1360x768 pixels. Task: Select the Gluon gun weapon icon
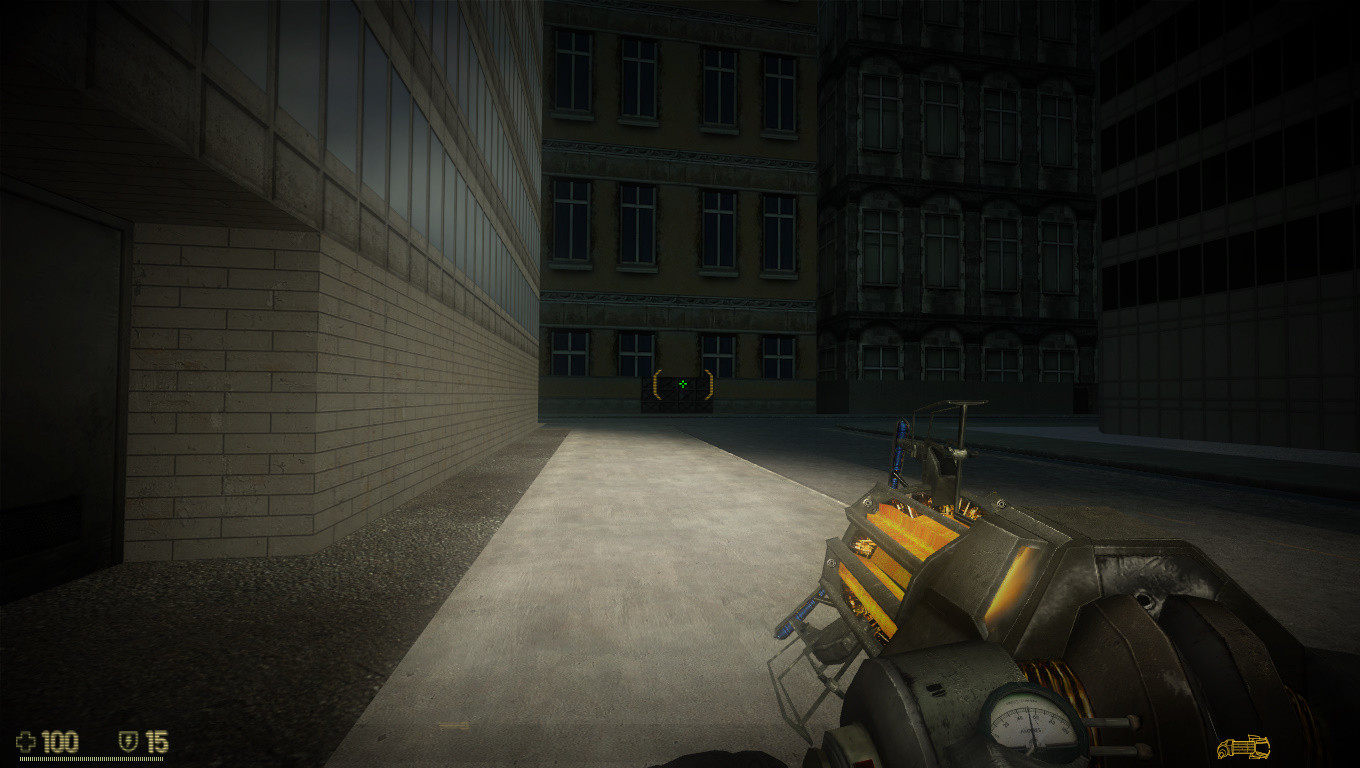tap(1243, 747)
